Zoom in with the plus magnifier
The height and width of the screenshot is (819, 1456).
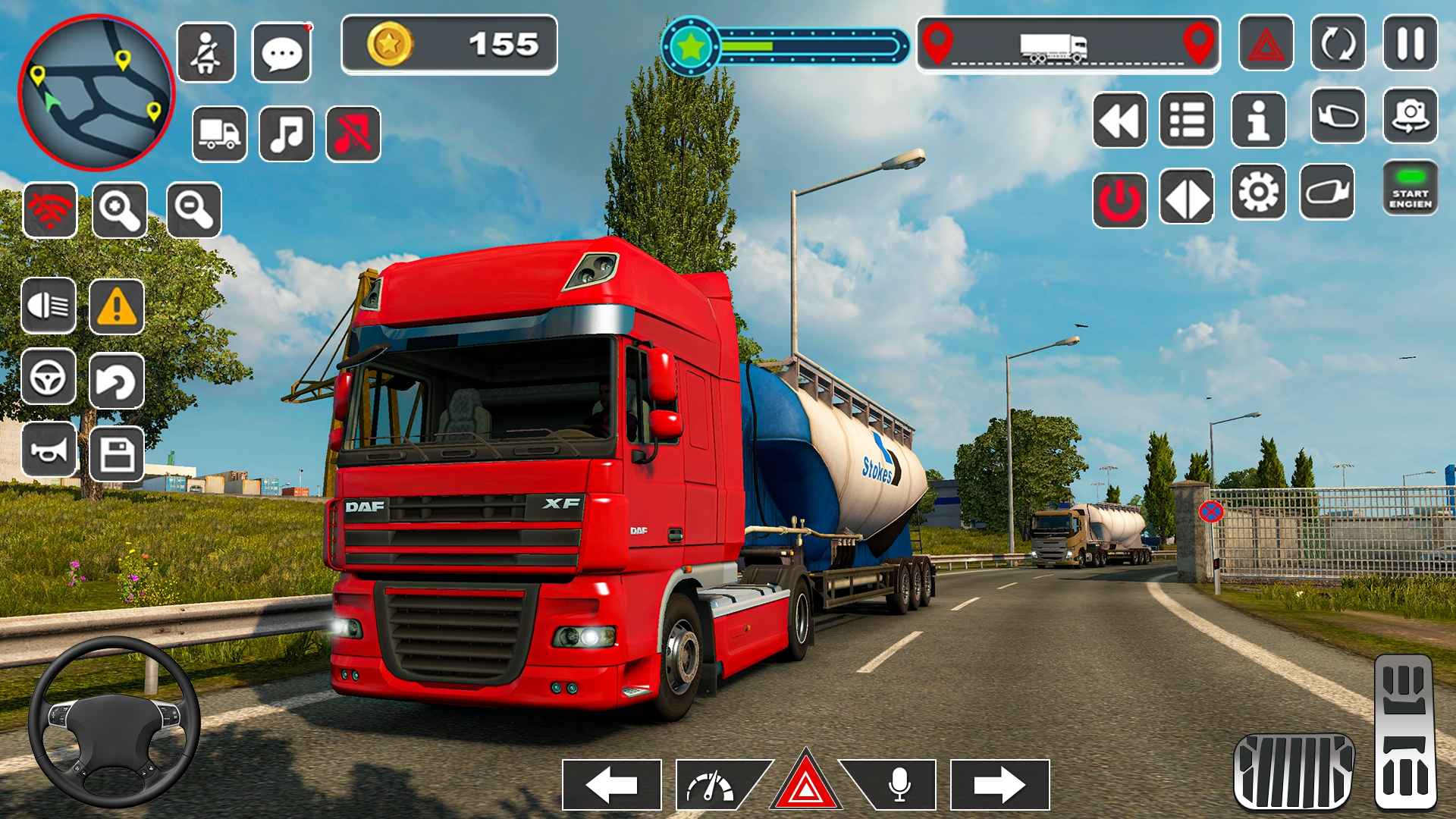(x=120, y=210)
